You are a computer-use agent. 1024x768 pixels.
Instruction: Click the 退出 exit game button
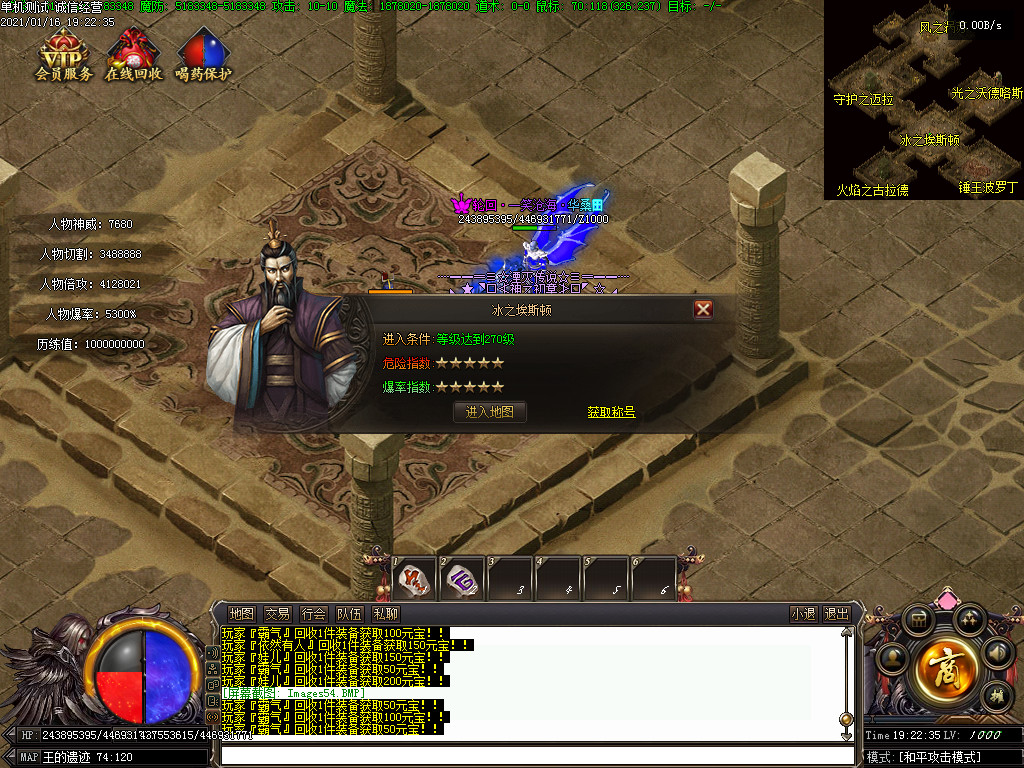pos(837,614)
